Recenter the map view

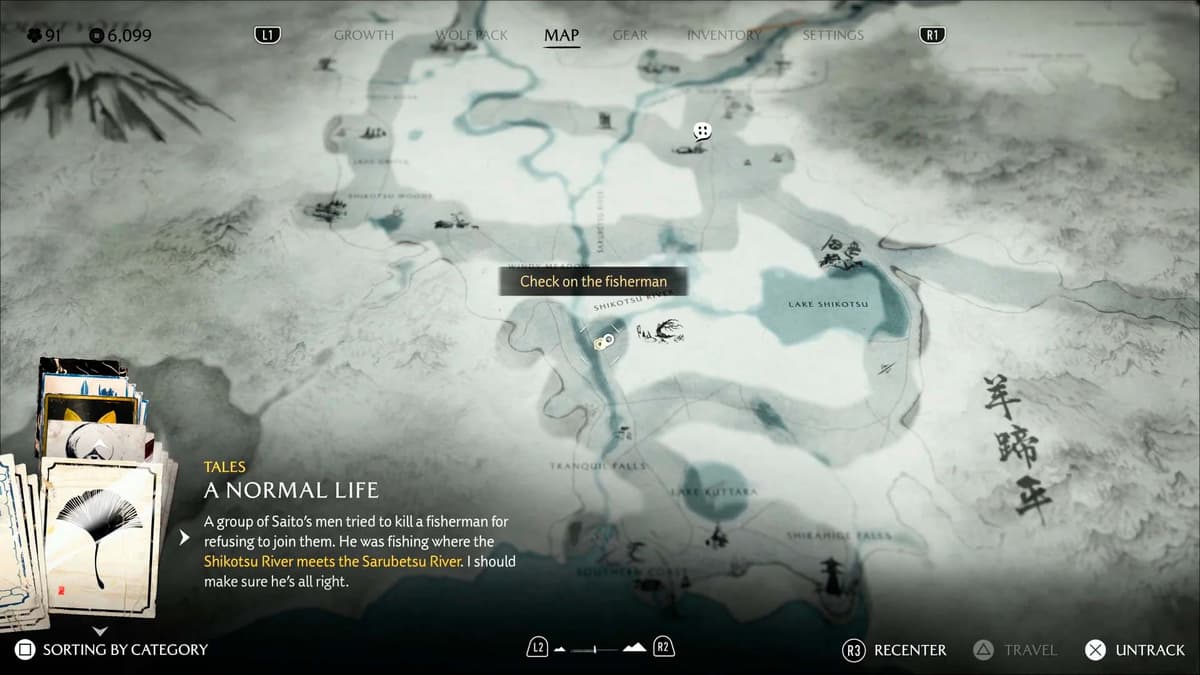(895, 650)
